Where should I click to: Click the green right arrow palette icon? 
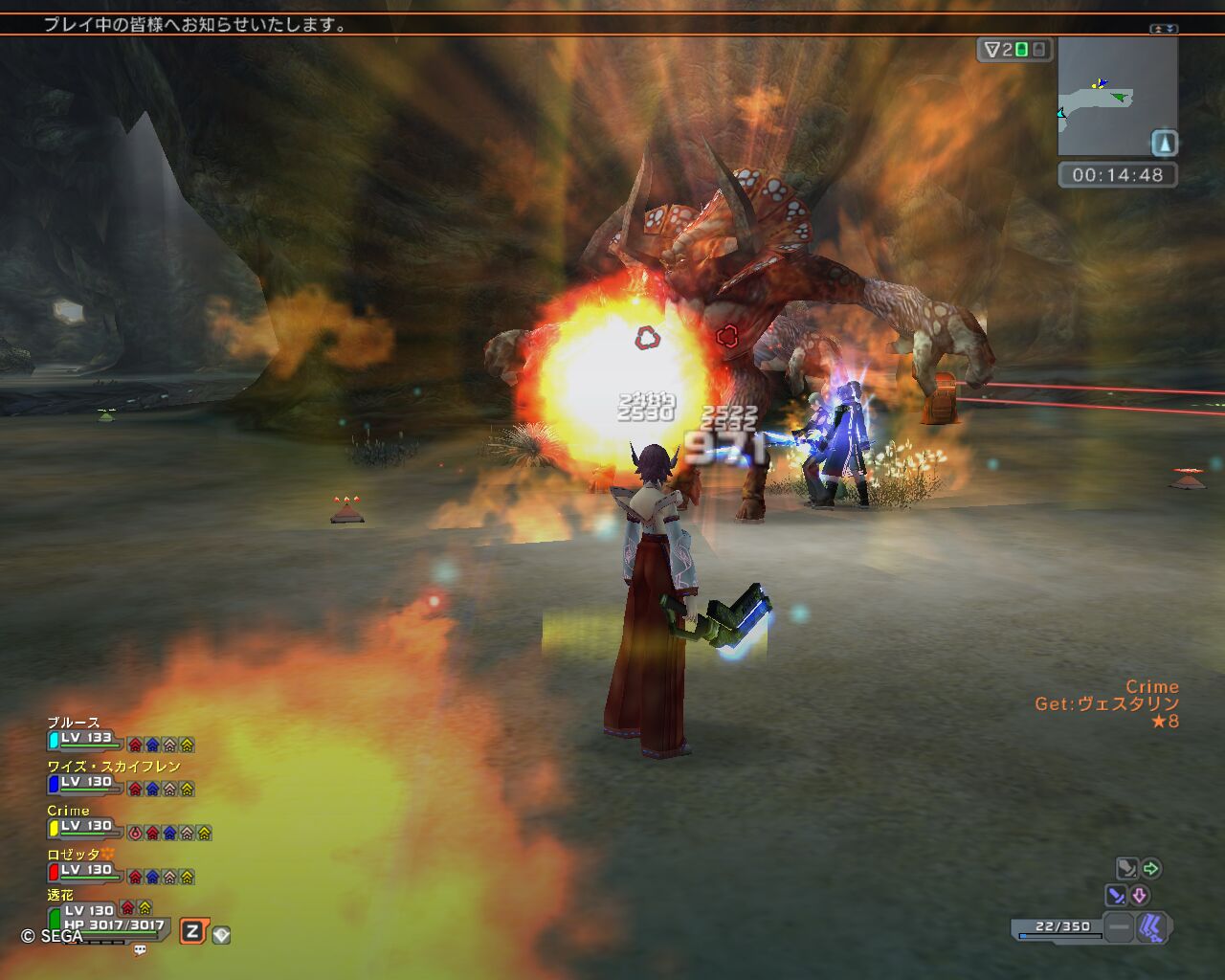[1151, 868]
